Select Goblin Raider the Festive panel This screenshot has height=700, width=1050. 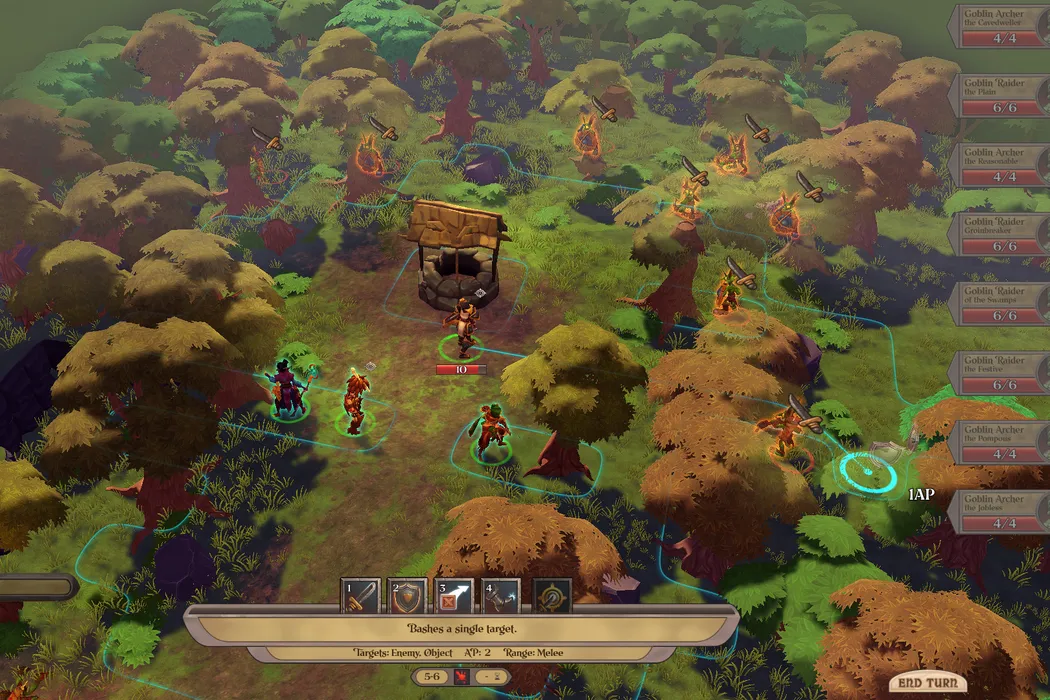1003,372
